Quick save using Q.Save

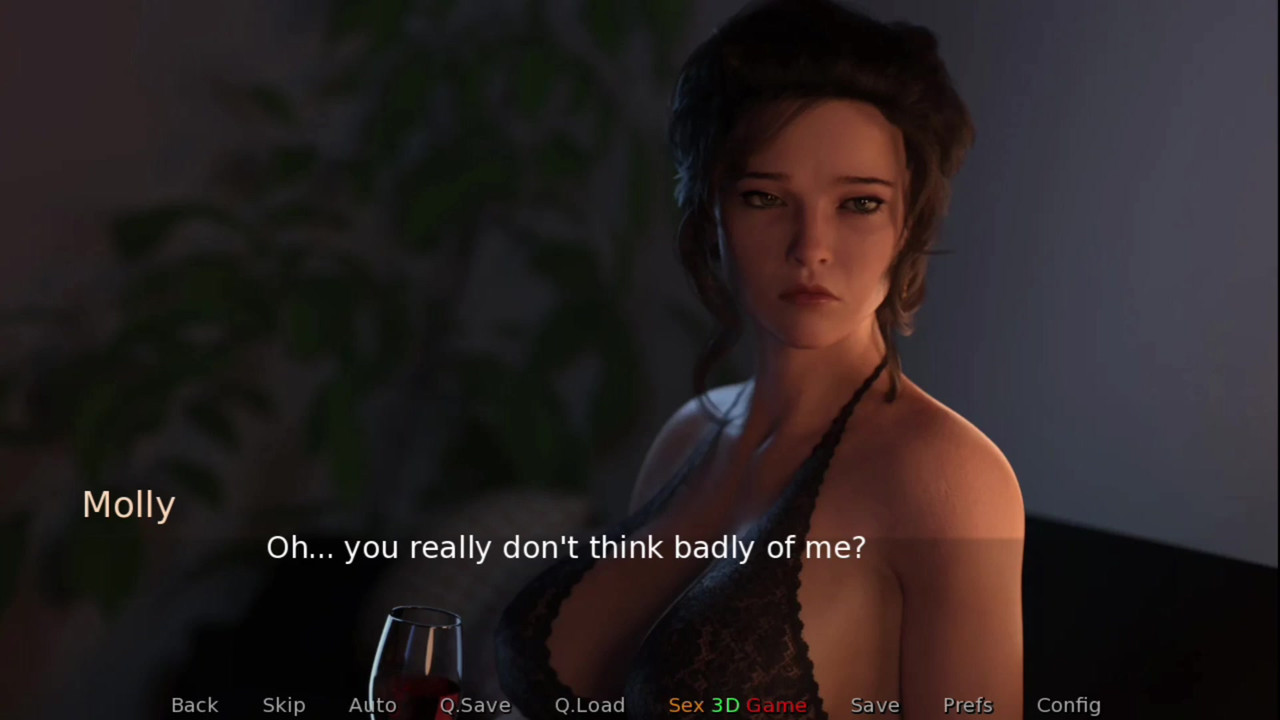tap(475, 705)
